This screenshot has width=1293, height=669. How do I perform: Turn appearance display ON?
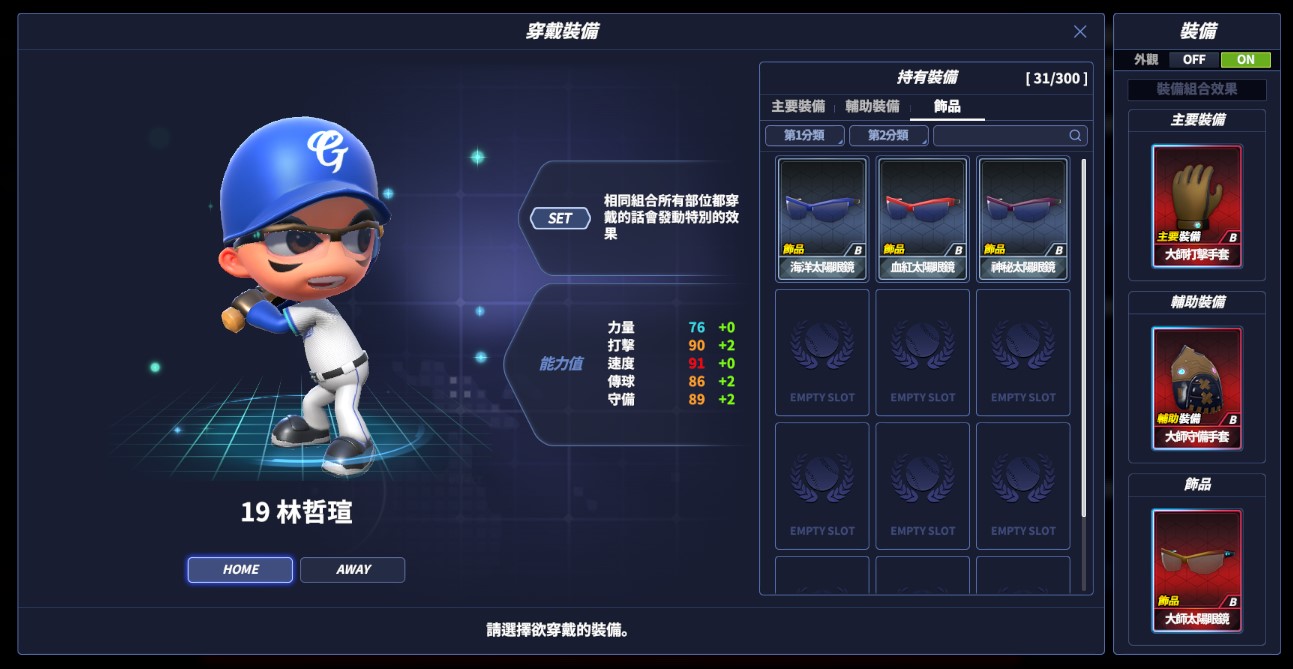pyautogui.click(x=1245, y=60)
